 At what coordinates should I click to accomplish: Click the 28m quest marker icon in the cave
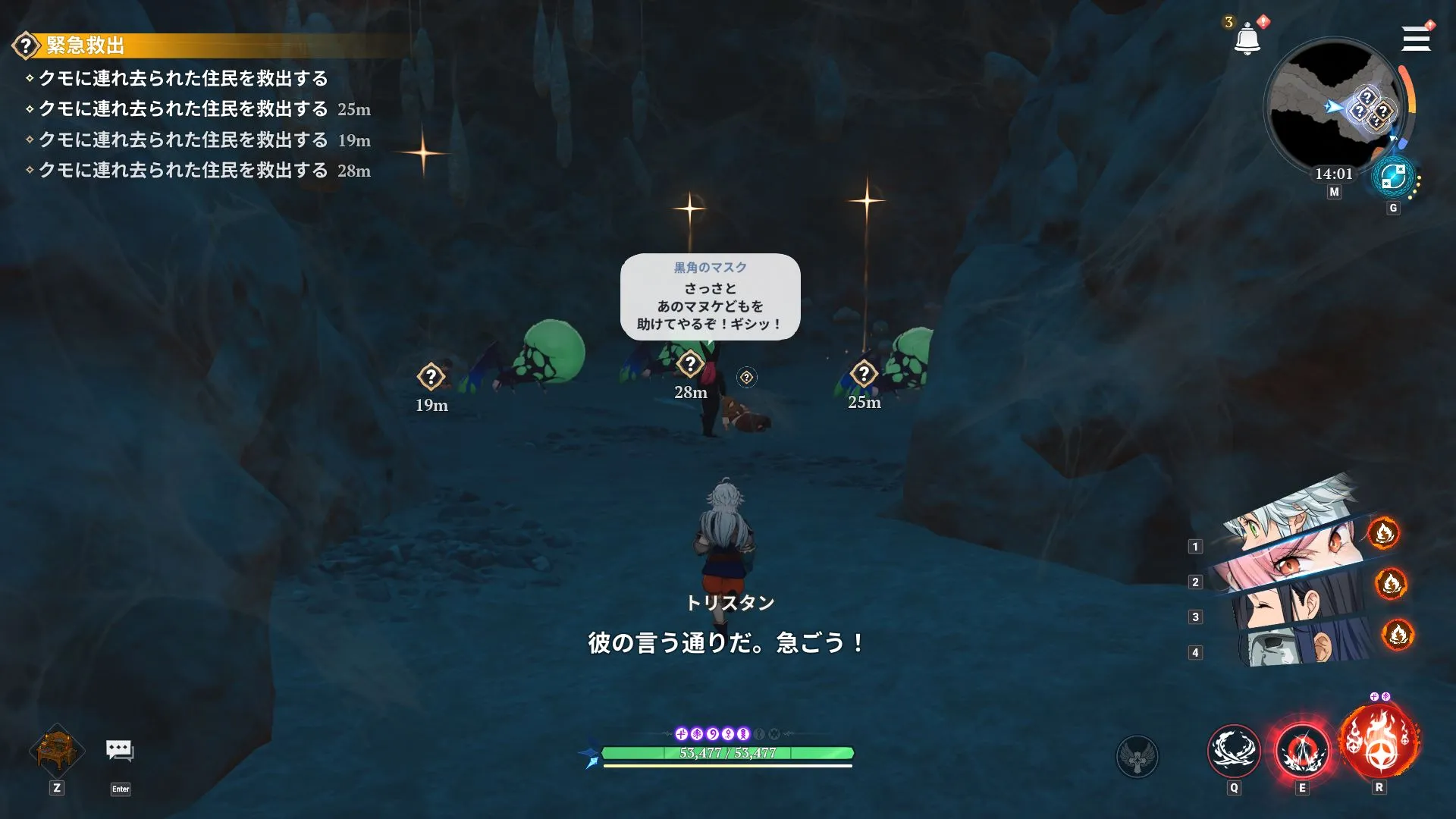(689, 364)
